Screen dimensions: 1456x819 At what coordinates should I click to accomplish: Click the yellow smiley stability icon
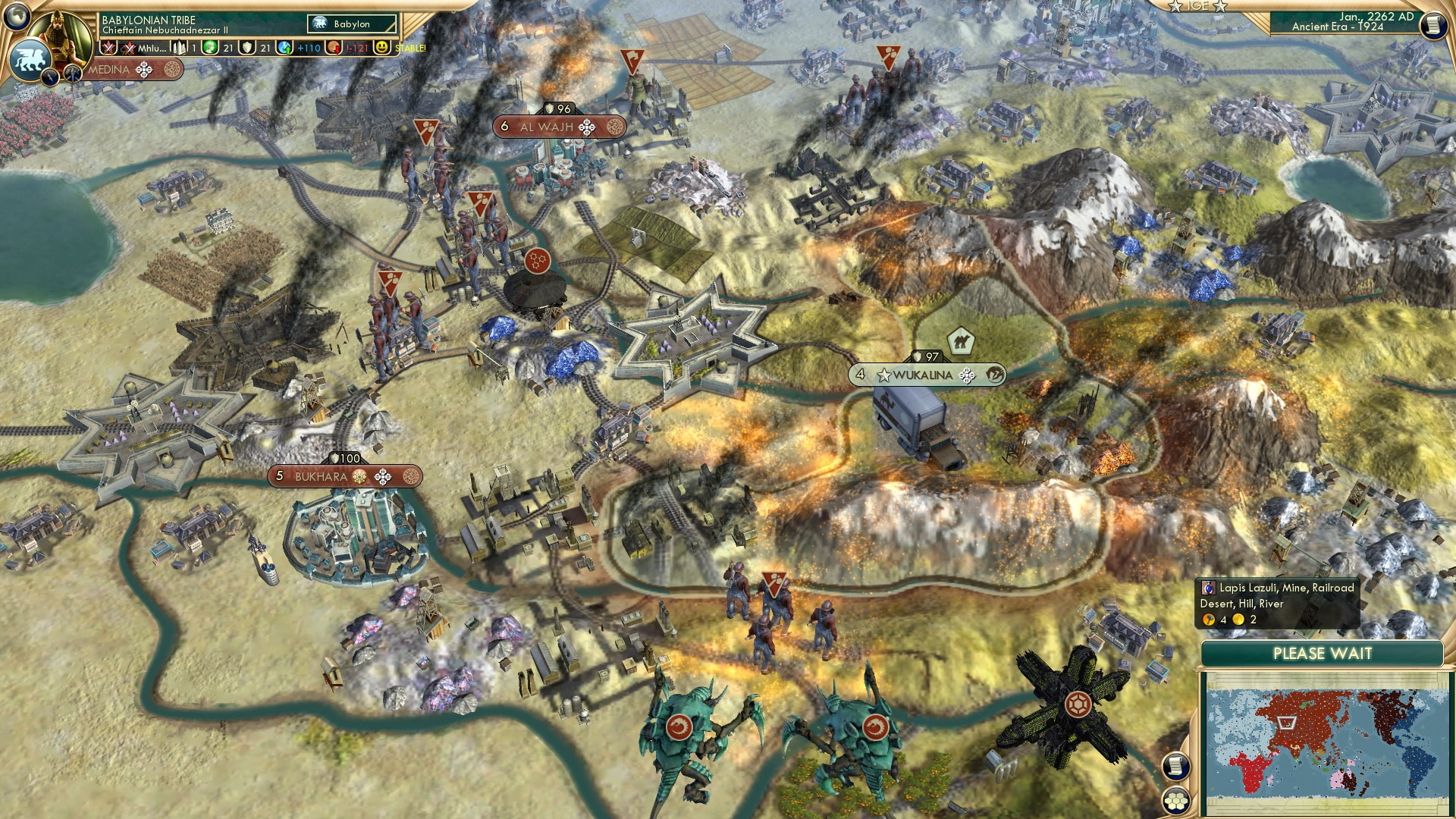(x=382, y=48)
